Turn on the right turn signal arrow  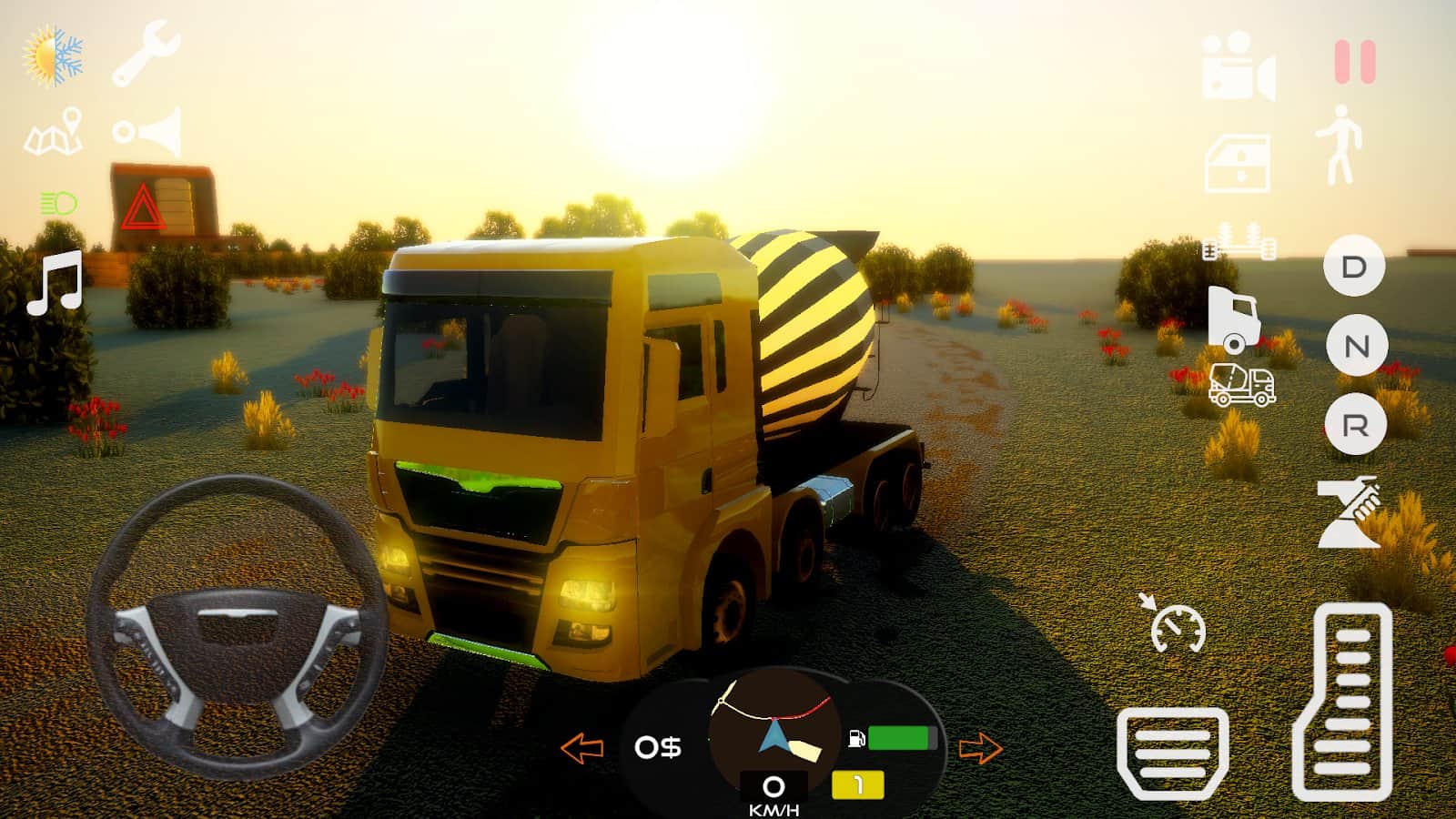(x=982, y=748)
